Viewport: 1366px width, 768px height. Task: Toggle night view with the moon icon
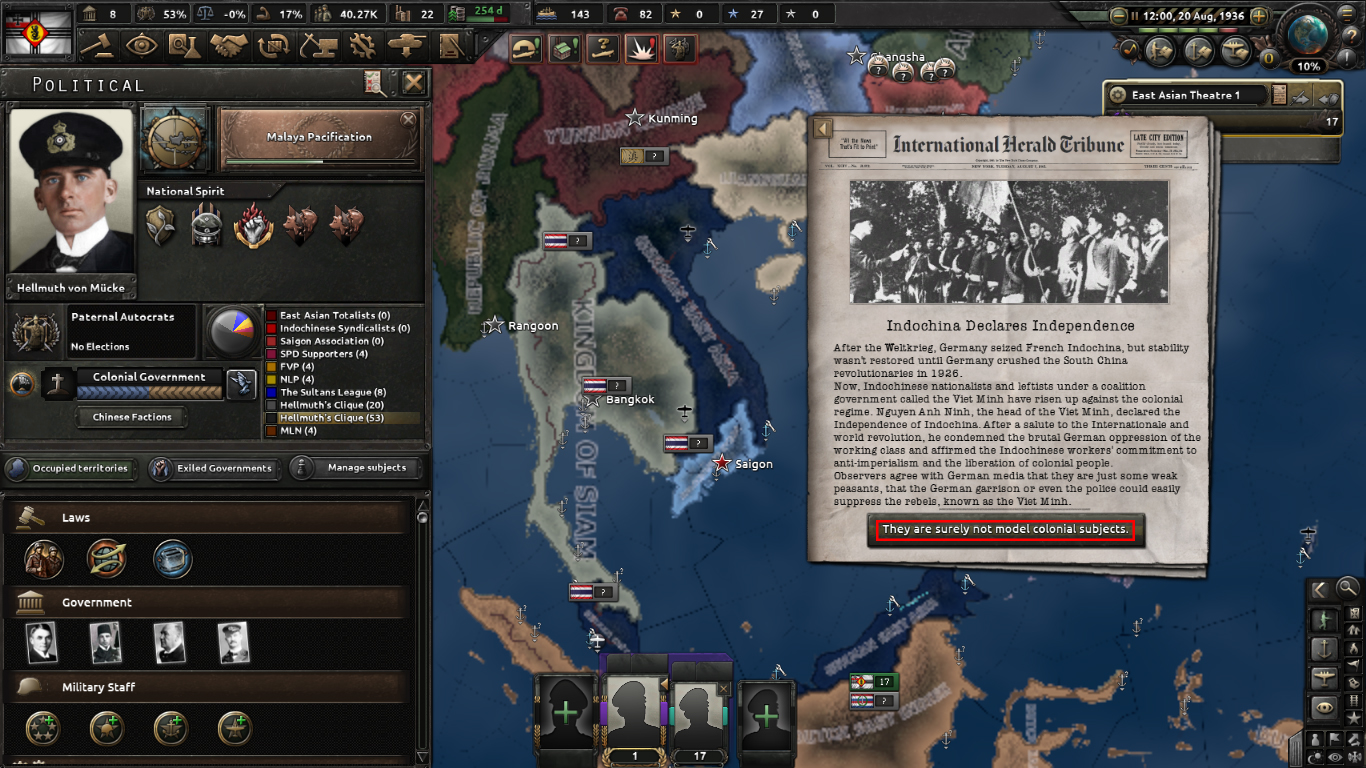pyautogui.click(x=1314, y=758)
